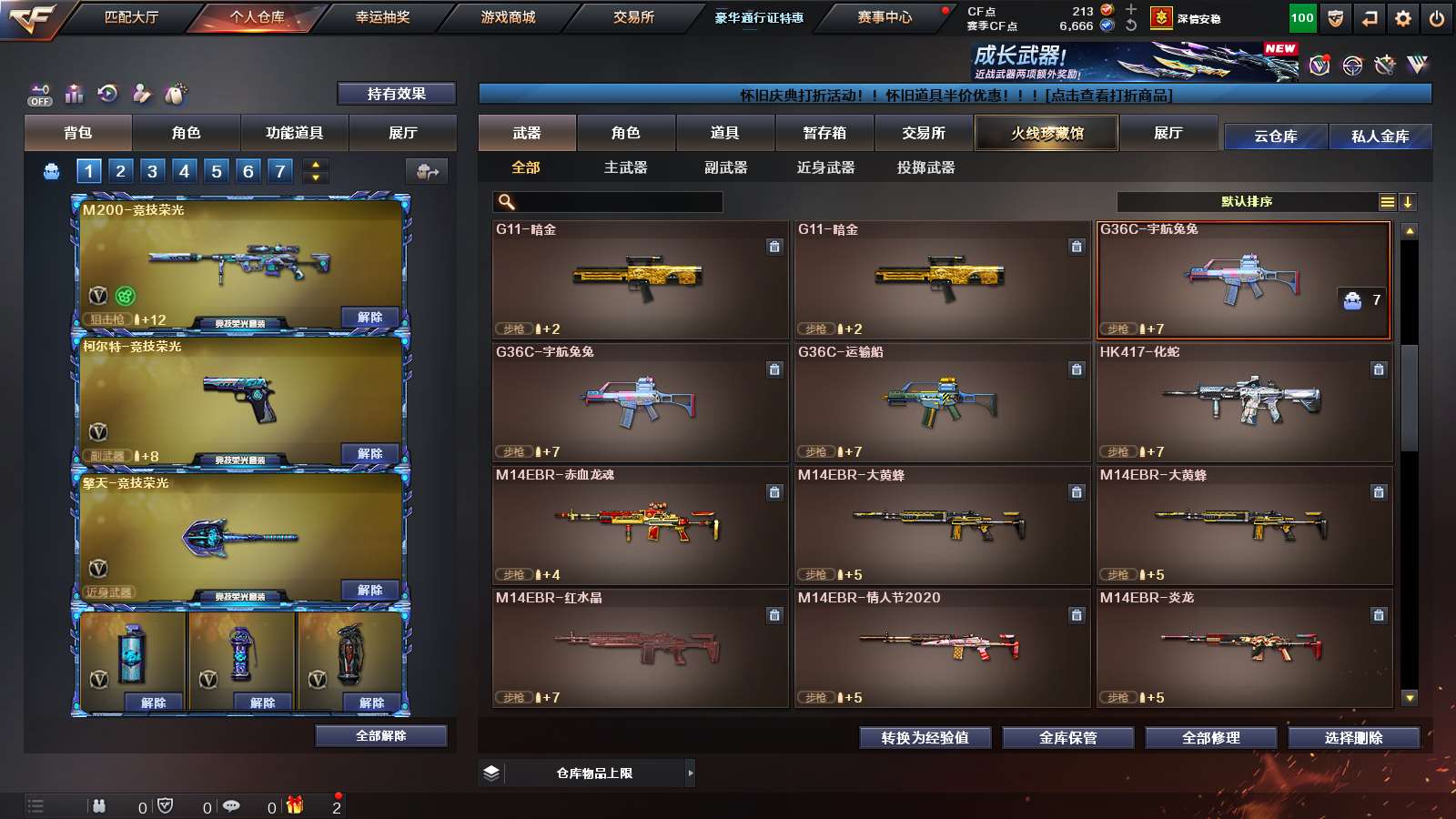Open the 赛事中心 tab

(884, 17)
